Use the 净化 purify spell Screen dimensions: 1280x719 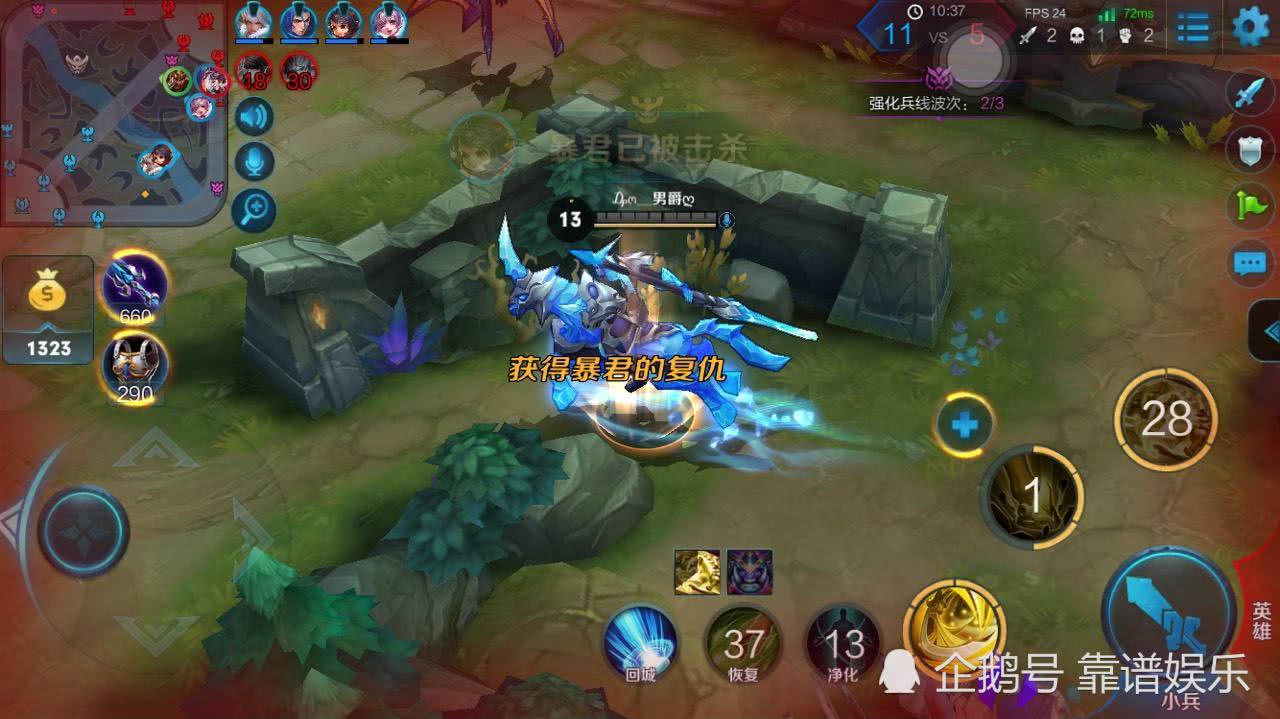[x=843, y=643]
